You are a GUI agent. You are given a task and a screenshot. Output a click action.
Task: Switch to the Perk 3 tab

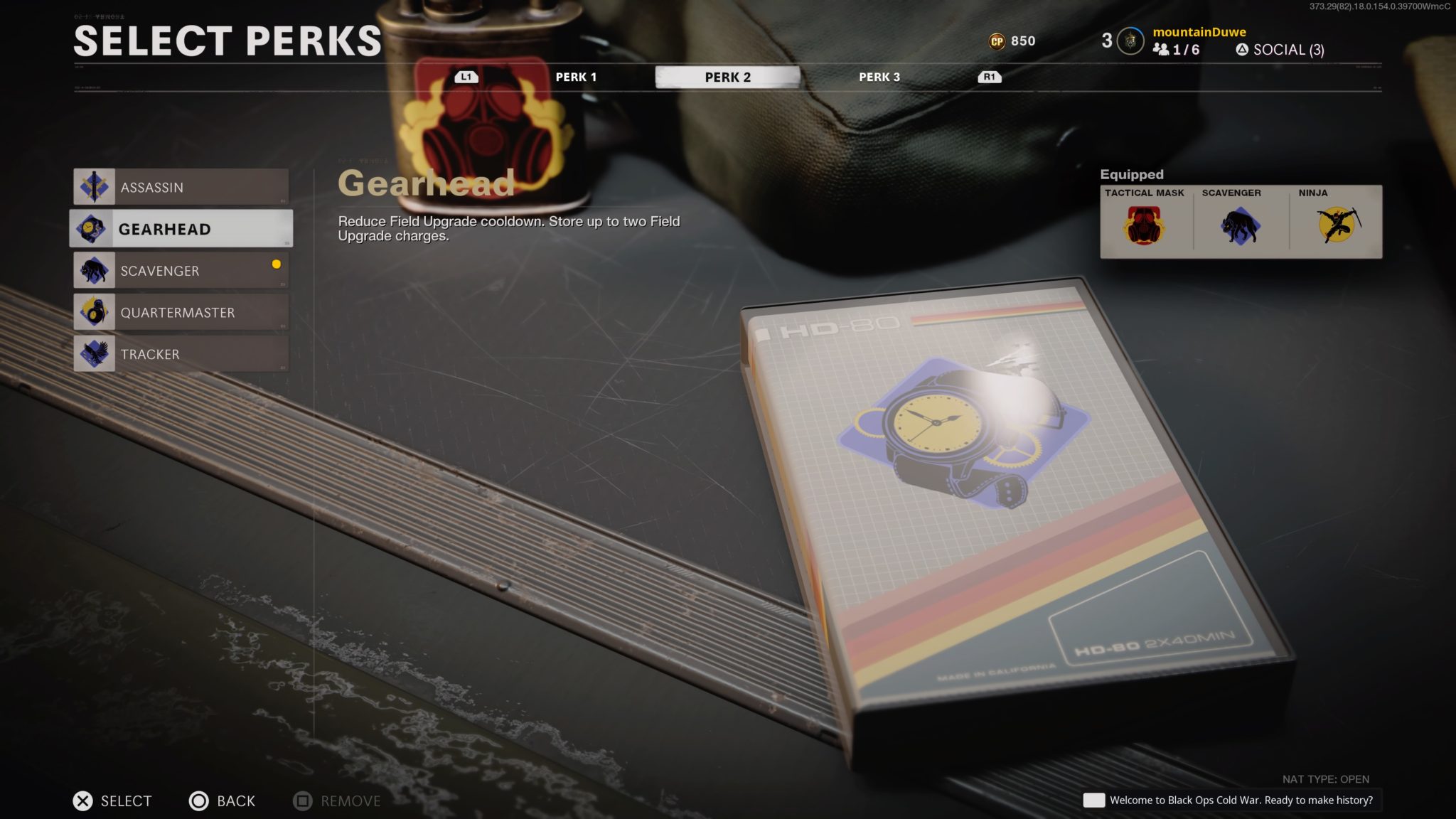[880, 77]
